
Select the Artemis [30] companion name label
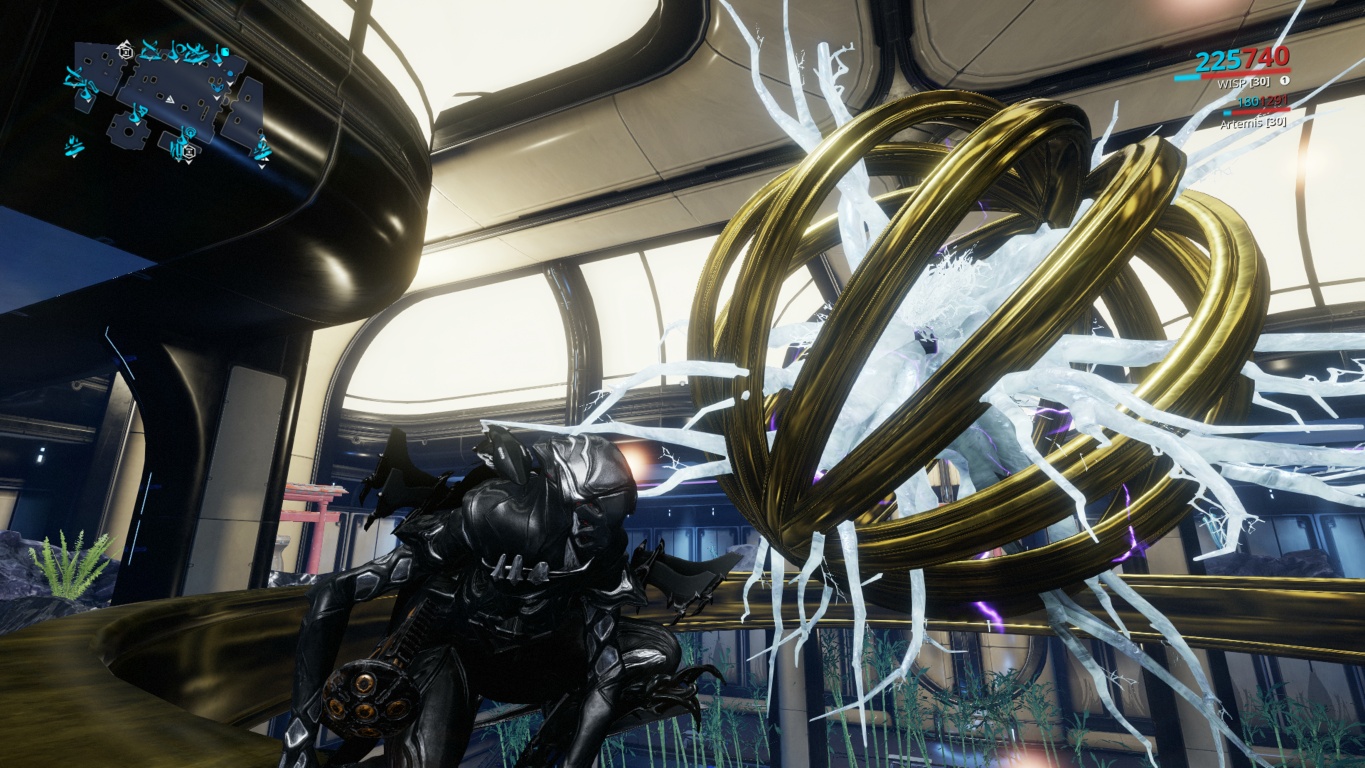[x=1253, y=123]
